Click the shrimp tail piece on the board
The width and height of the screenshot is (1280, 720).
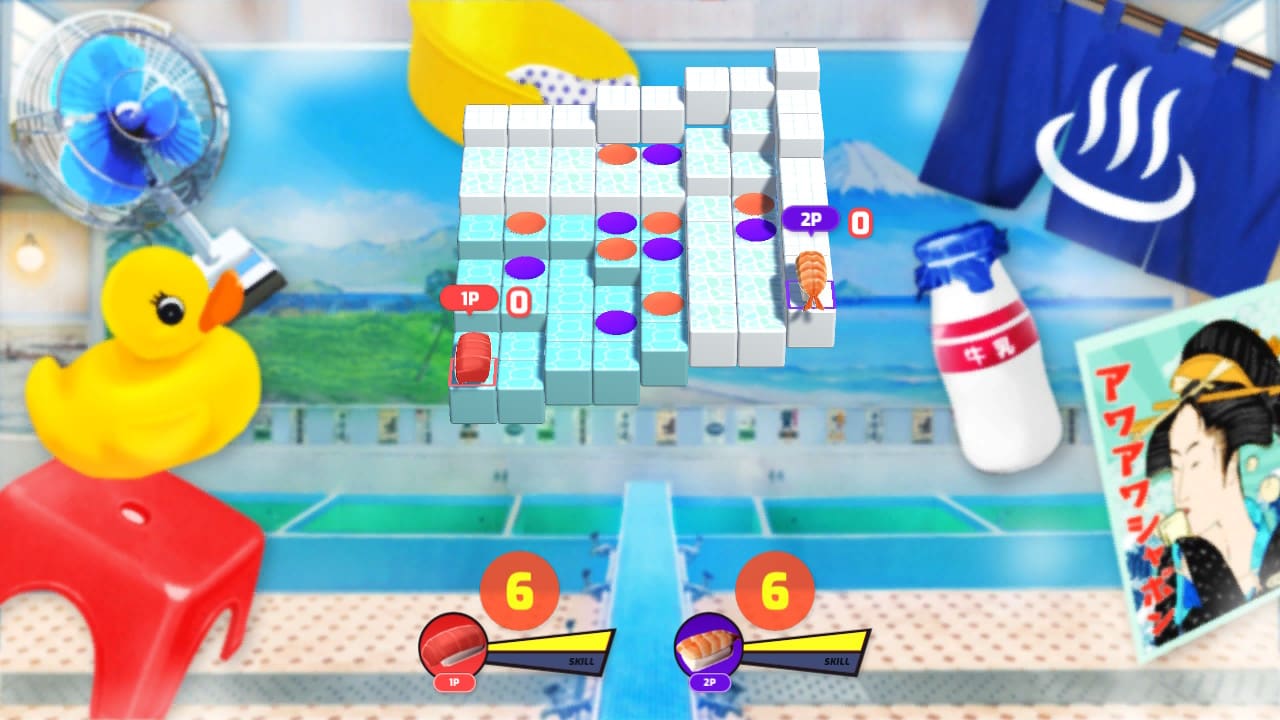[x=813, y=275]
